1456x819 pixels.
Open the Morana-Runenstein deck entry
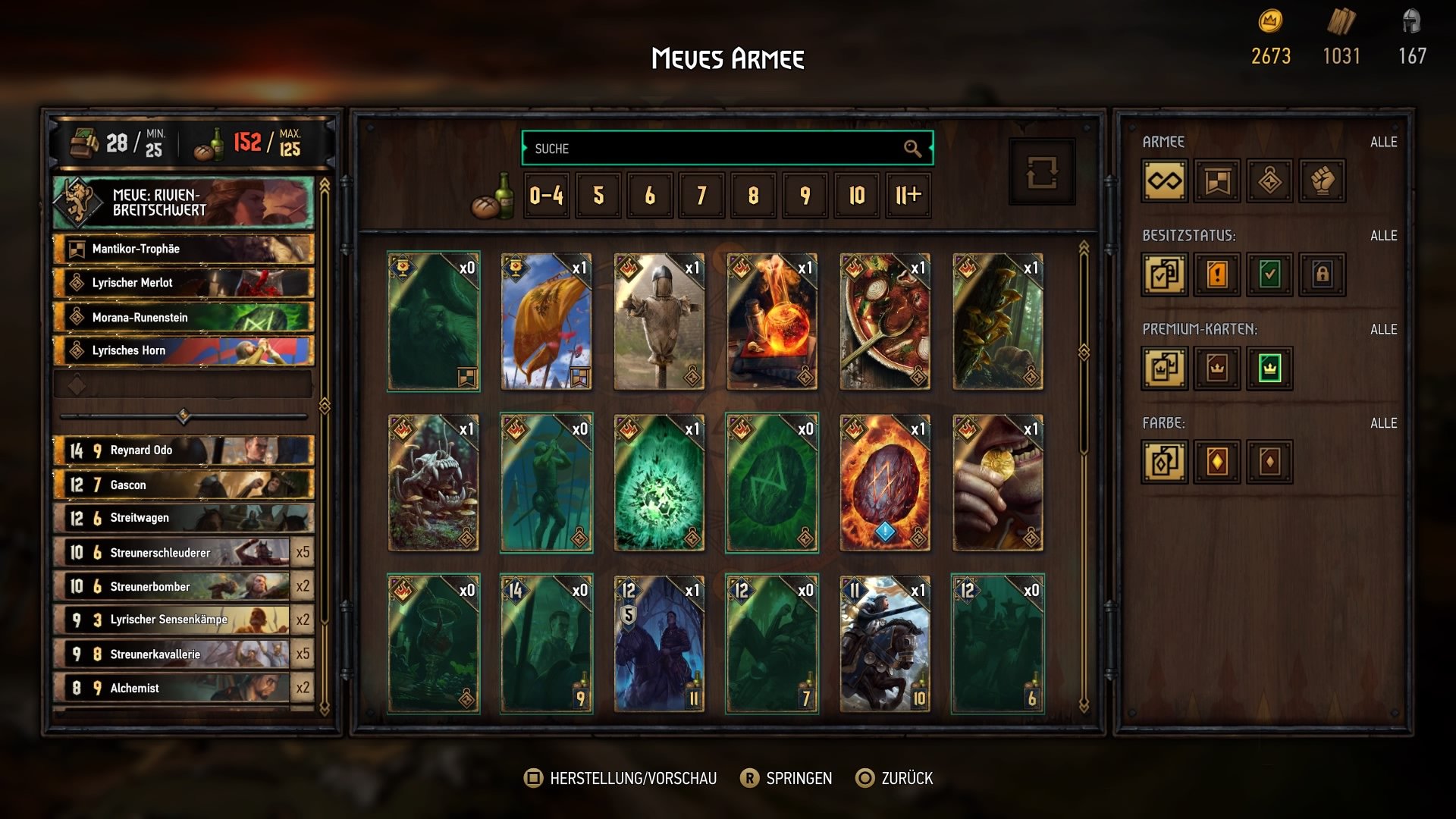(182, 316)
